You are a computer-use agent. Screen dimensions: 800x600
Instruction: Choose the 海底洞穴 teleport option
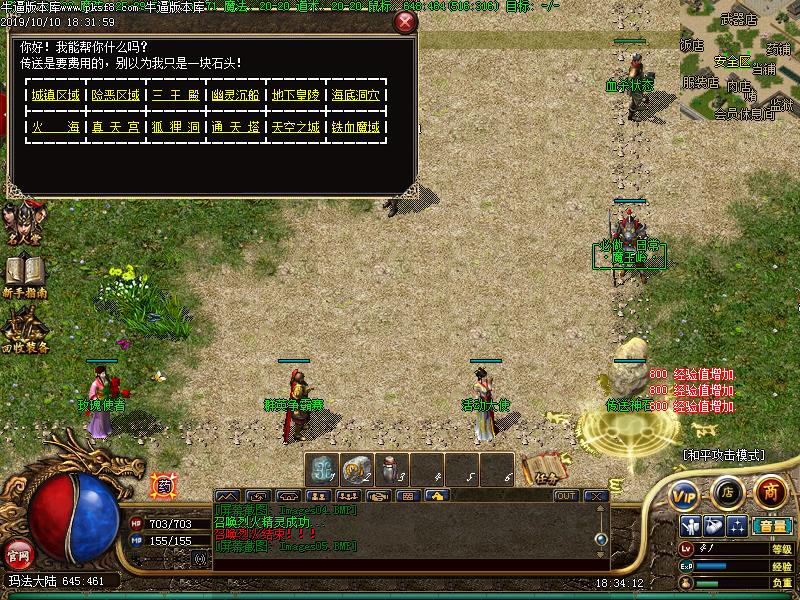click(x=356, y=95)
